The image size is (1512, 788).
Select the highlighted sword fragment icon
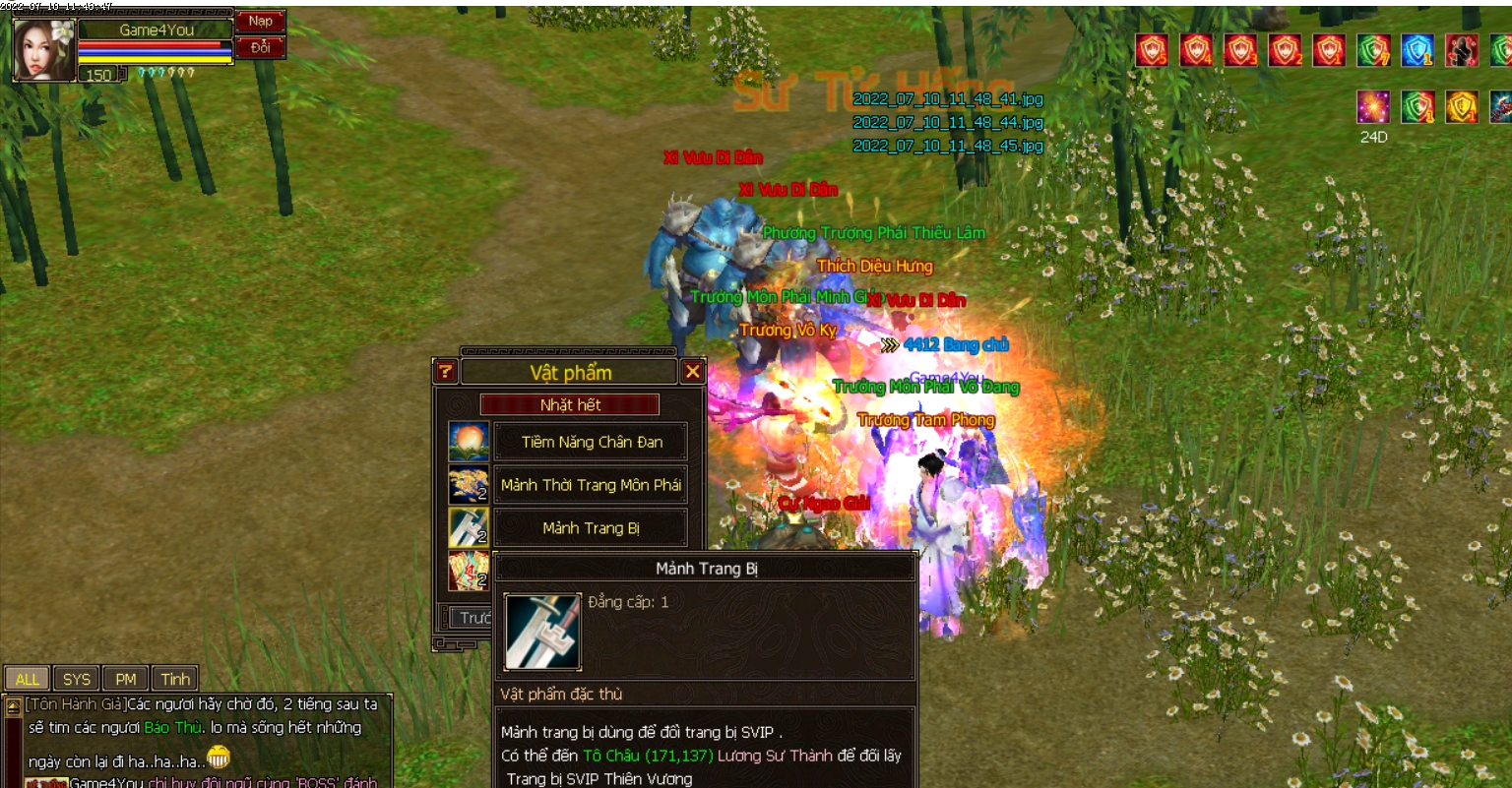pos(469,528)
